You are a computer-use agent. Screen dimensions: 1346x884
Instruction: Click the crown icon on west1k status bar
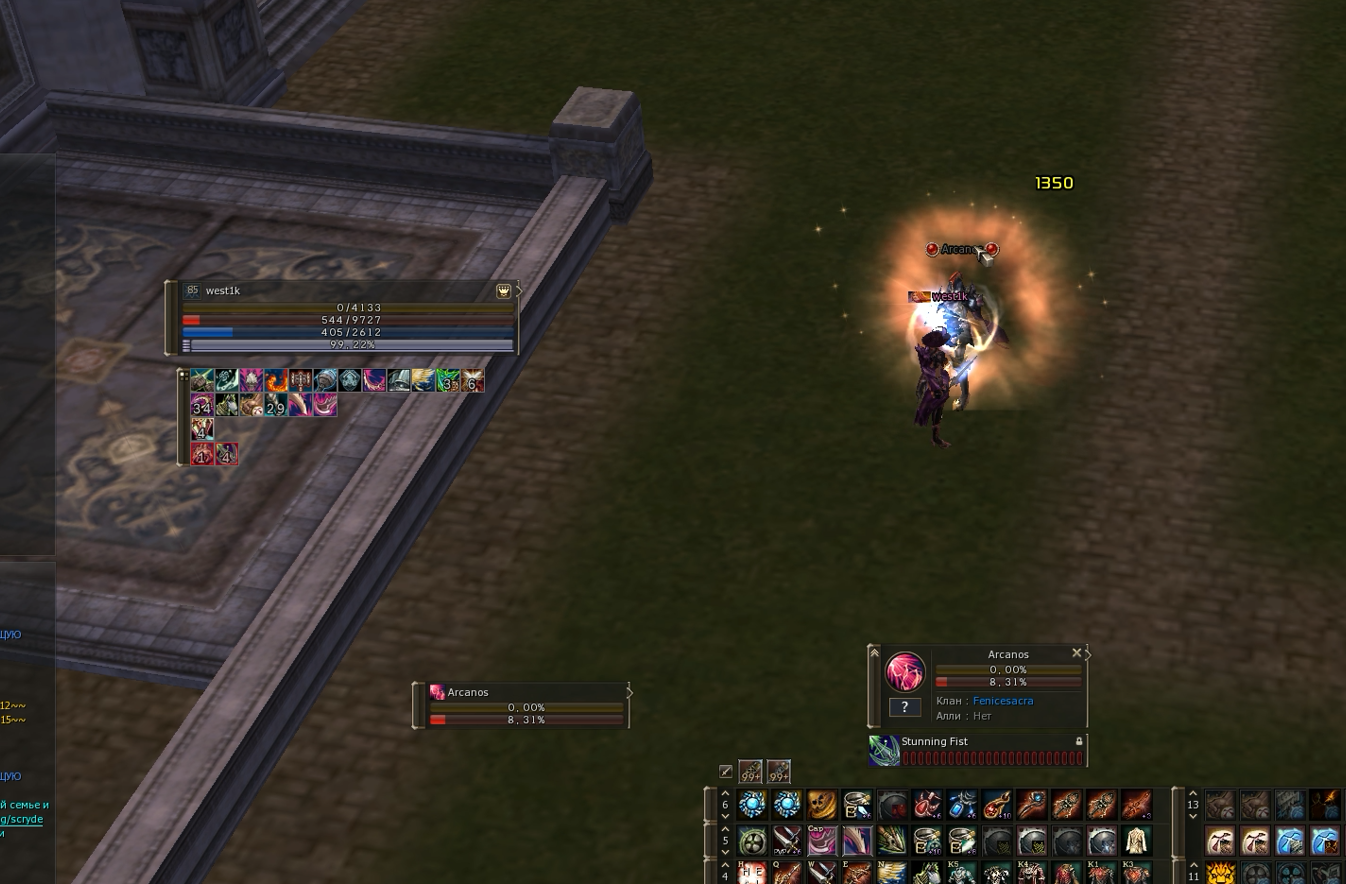coord(504,291)
